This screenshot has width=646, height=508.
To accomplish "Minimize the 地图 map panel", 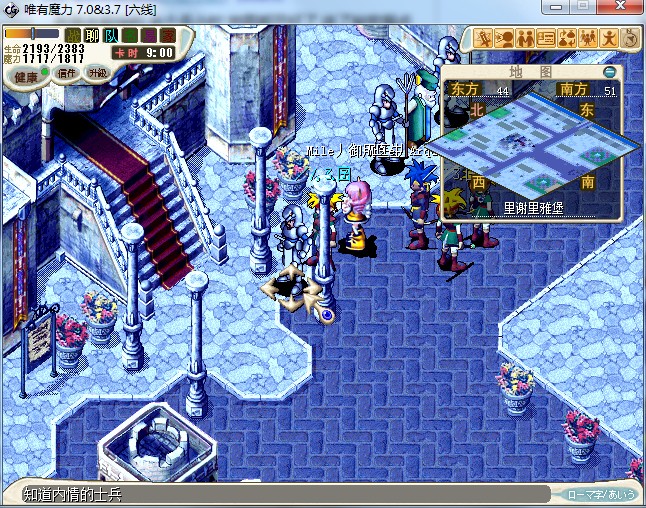I will click(610, 72).
